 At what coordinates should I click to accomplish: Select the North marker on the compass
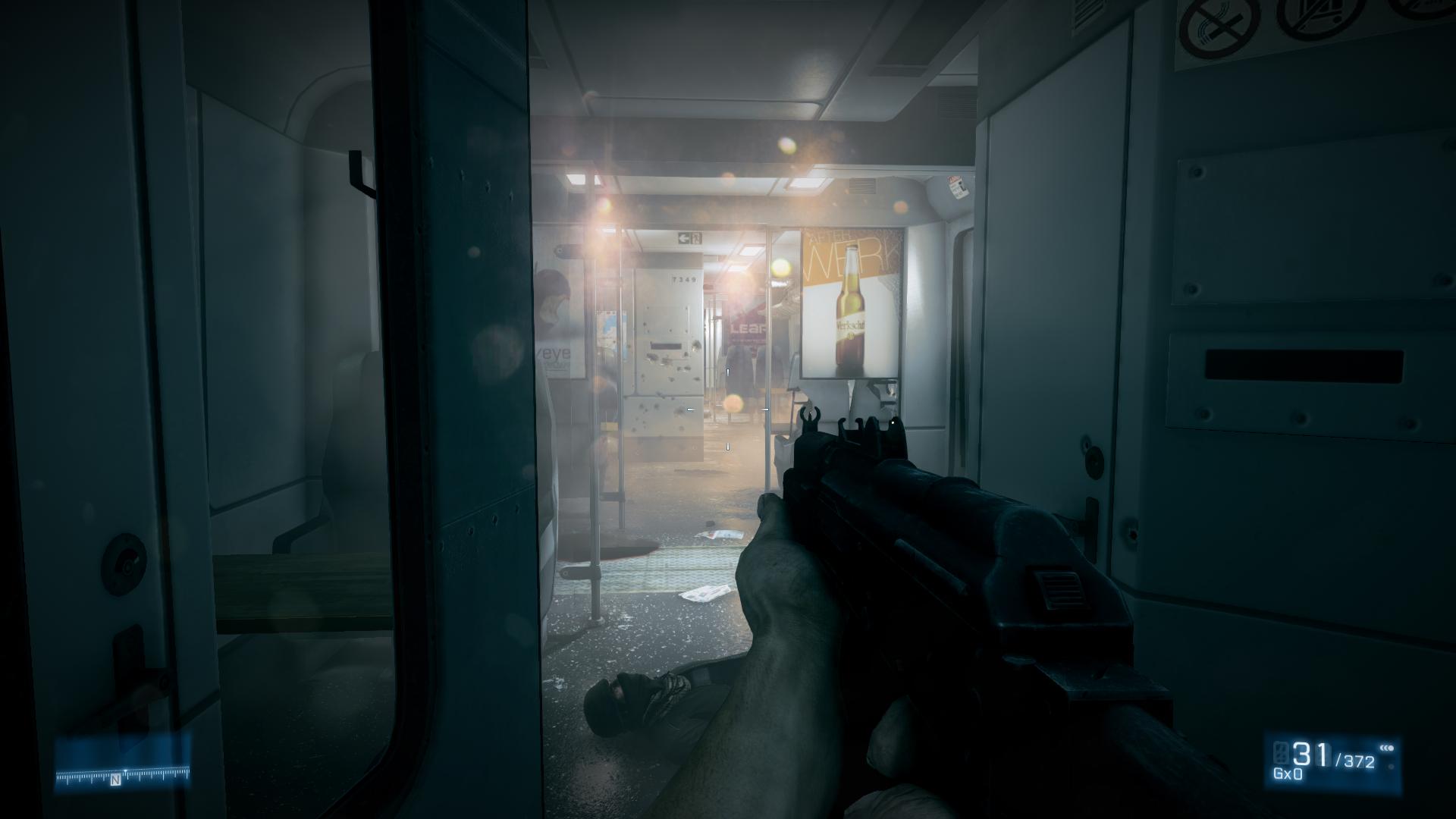116,780
